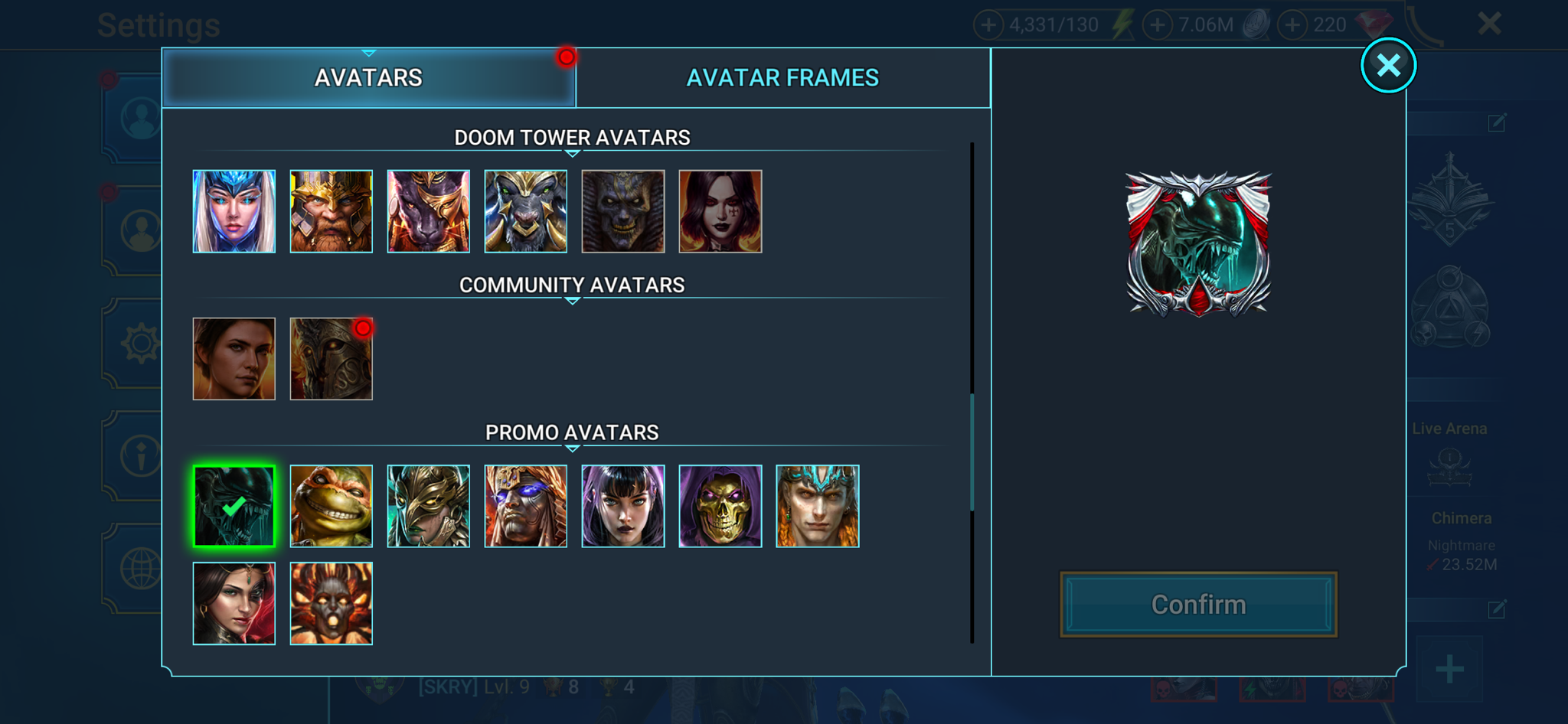Pick the woman with green forehead jewel avatar
This screenshot has height=724, width=1568.
tap(234, 604)
